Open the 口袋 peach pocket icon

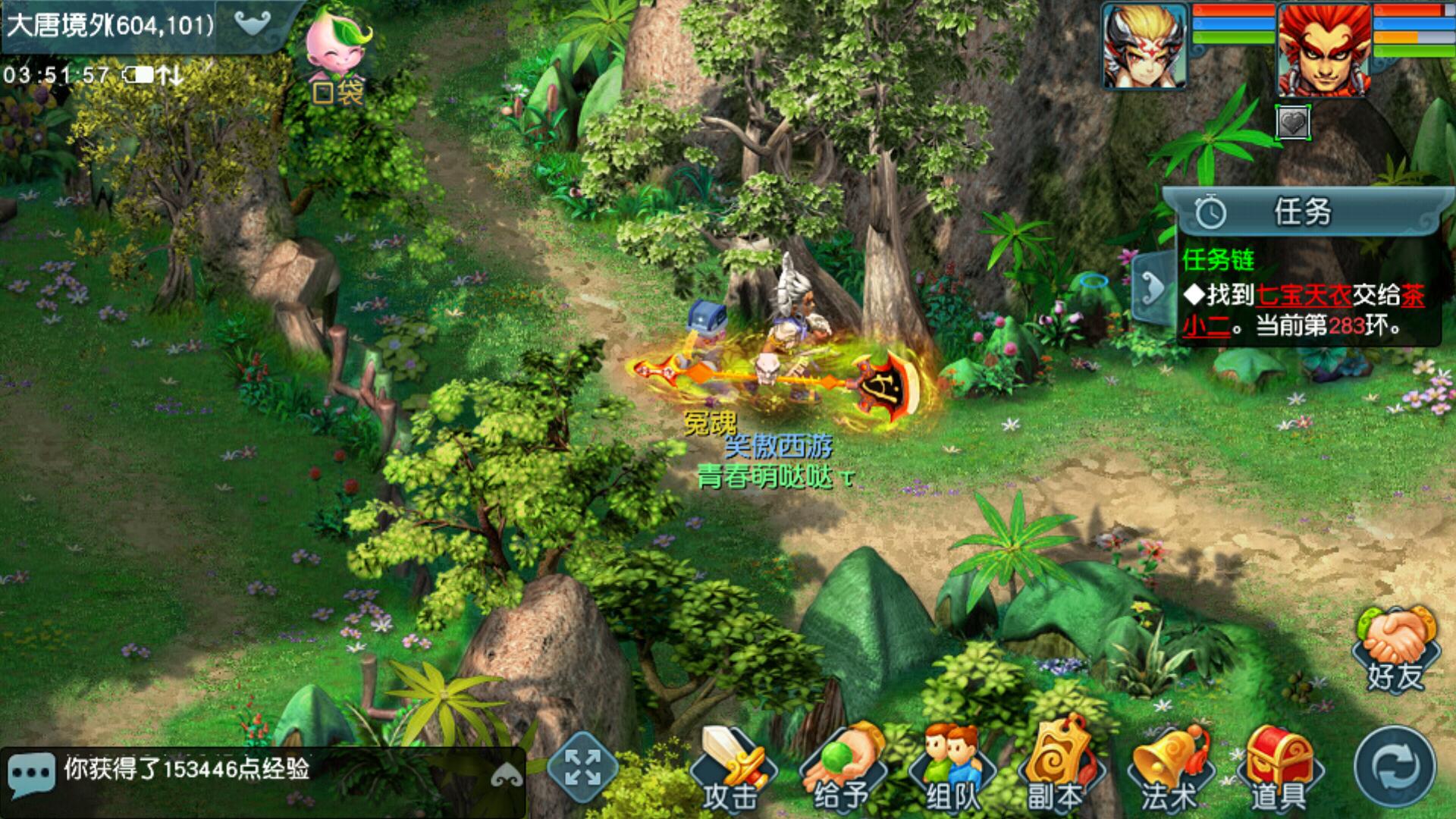pyautogui.click(x=339, y=57)
